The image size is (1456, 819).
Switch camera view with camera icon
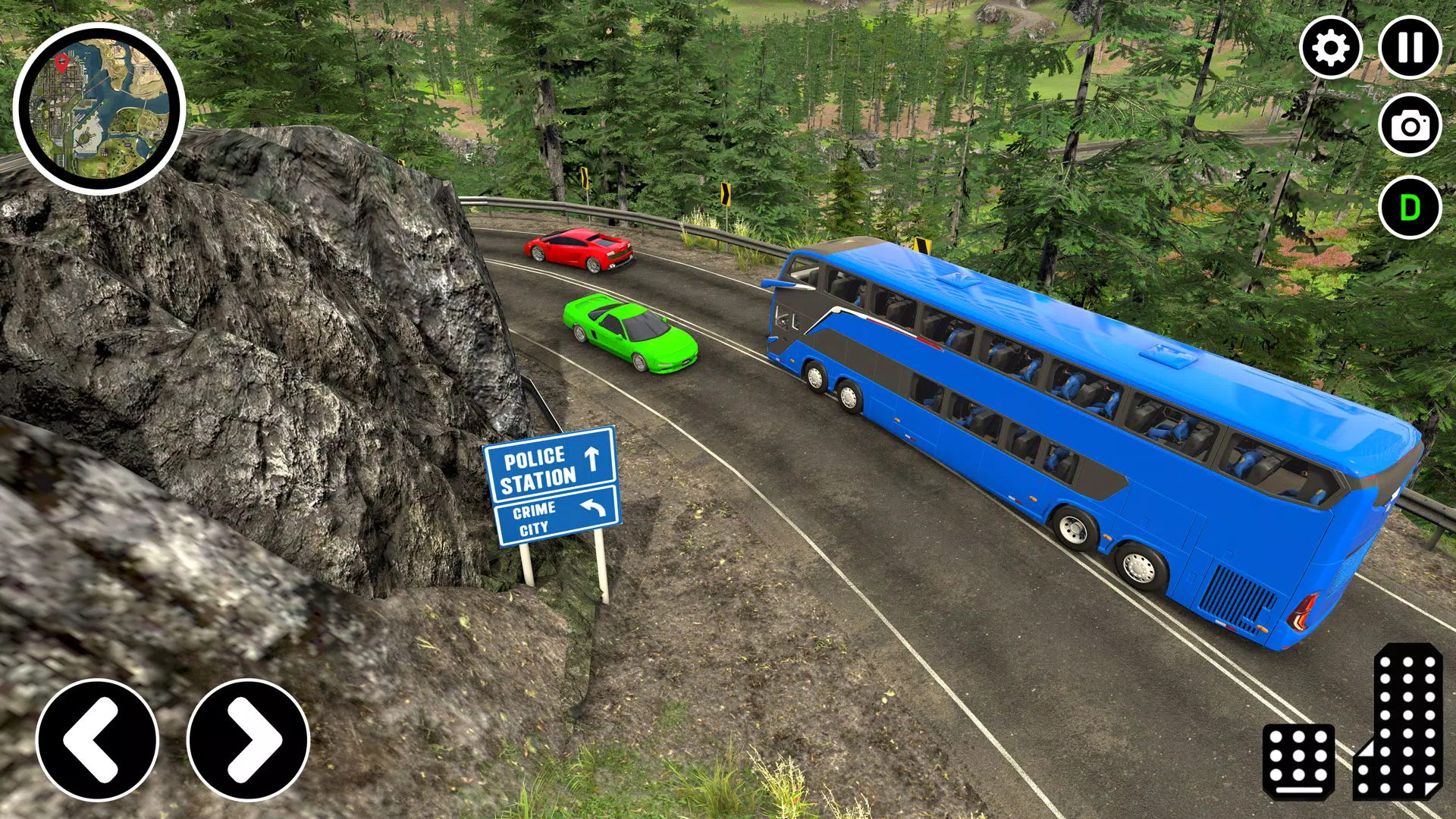click(1410, 126)
